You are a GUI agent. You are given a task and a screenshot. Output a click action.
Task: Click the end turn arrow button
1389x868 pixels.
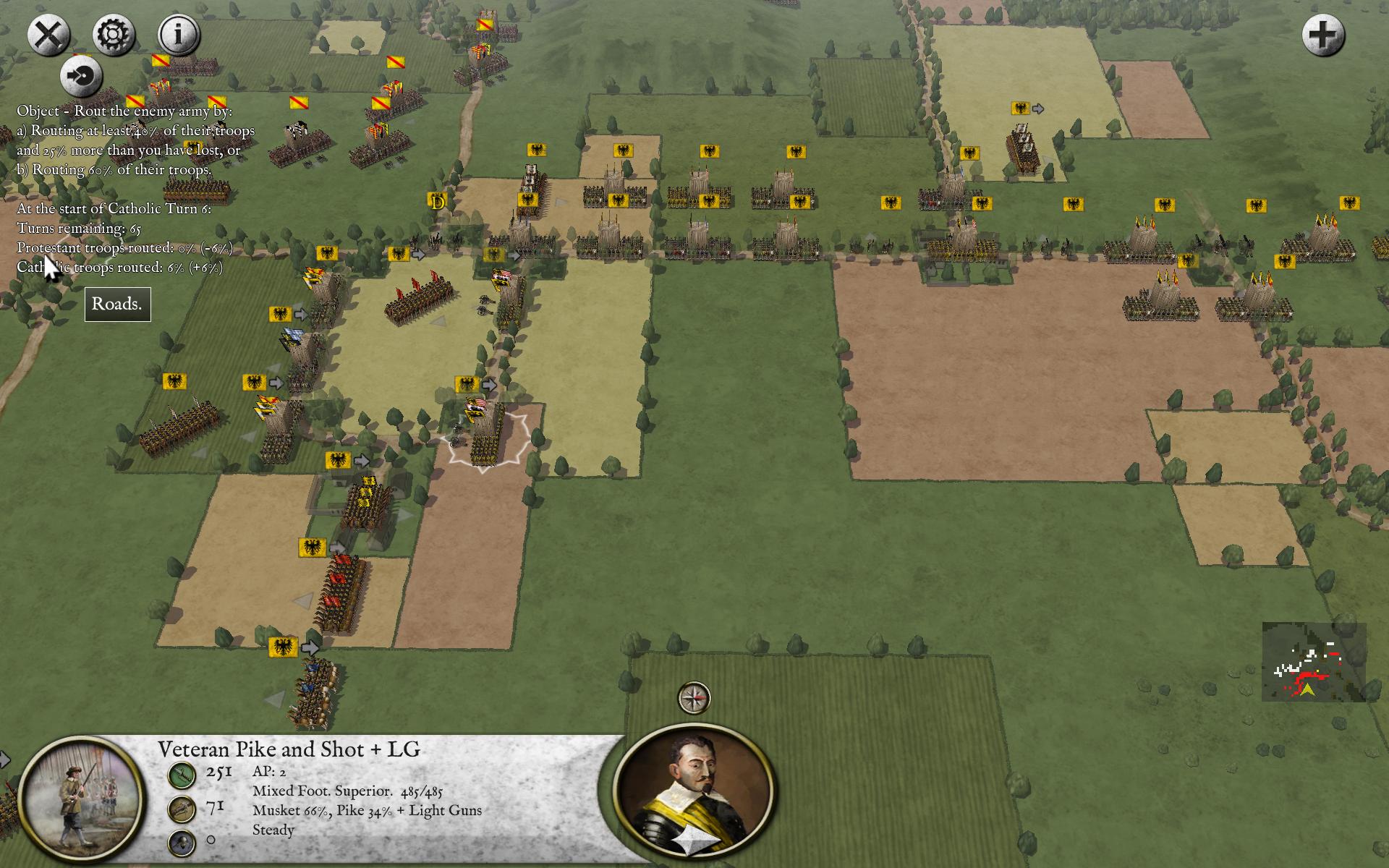point(81,76)
